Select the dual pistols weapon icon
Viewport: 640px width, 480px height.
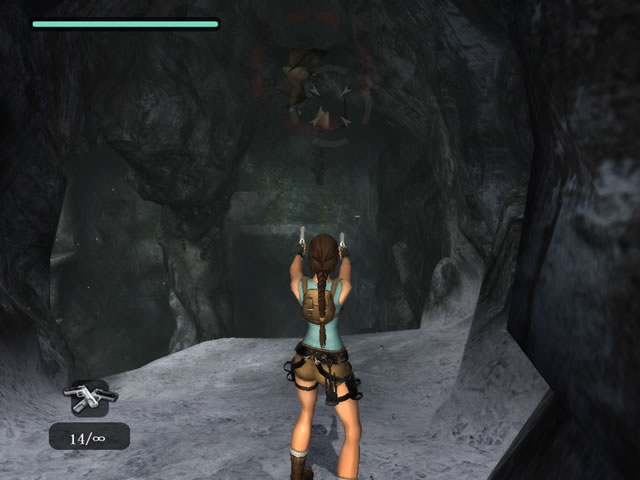(x=89, y=396)
